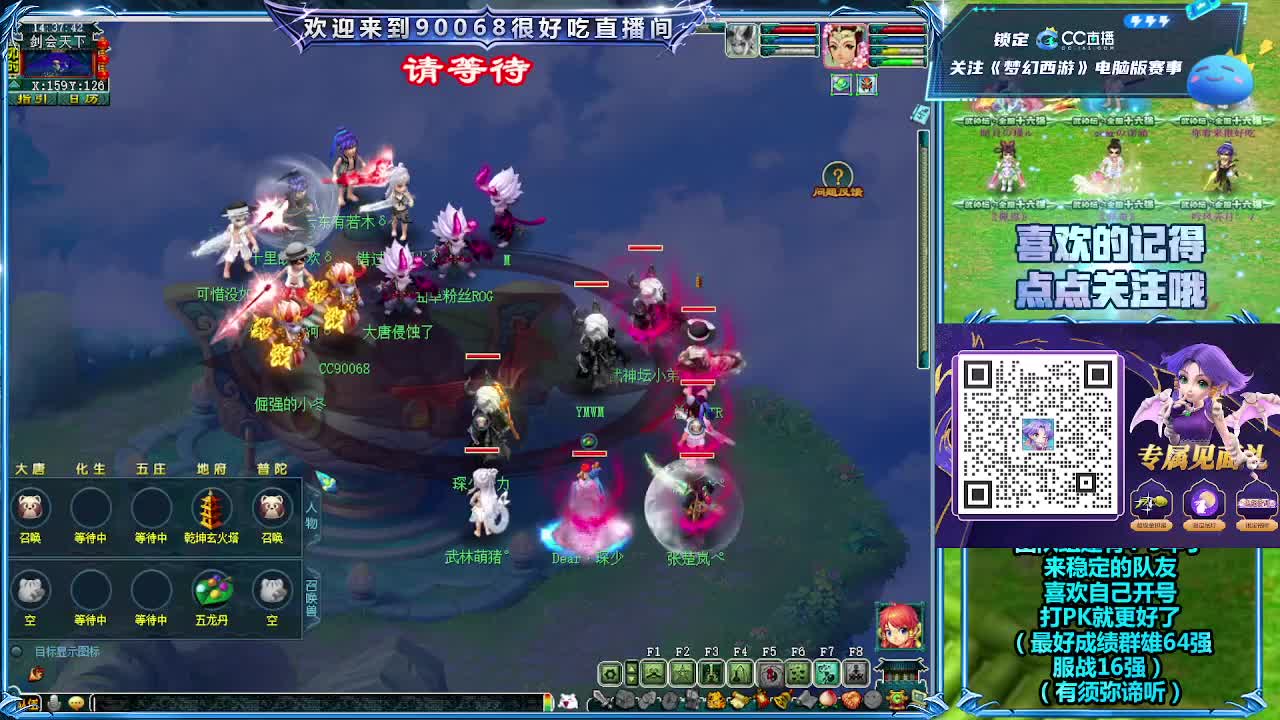Click the up arrow stepper beside the gear icon
1280x720 pixels.
[x=631, y=668]
